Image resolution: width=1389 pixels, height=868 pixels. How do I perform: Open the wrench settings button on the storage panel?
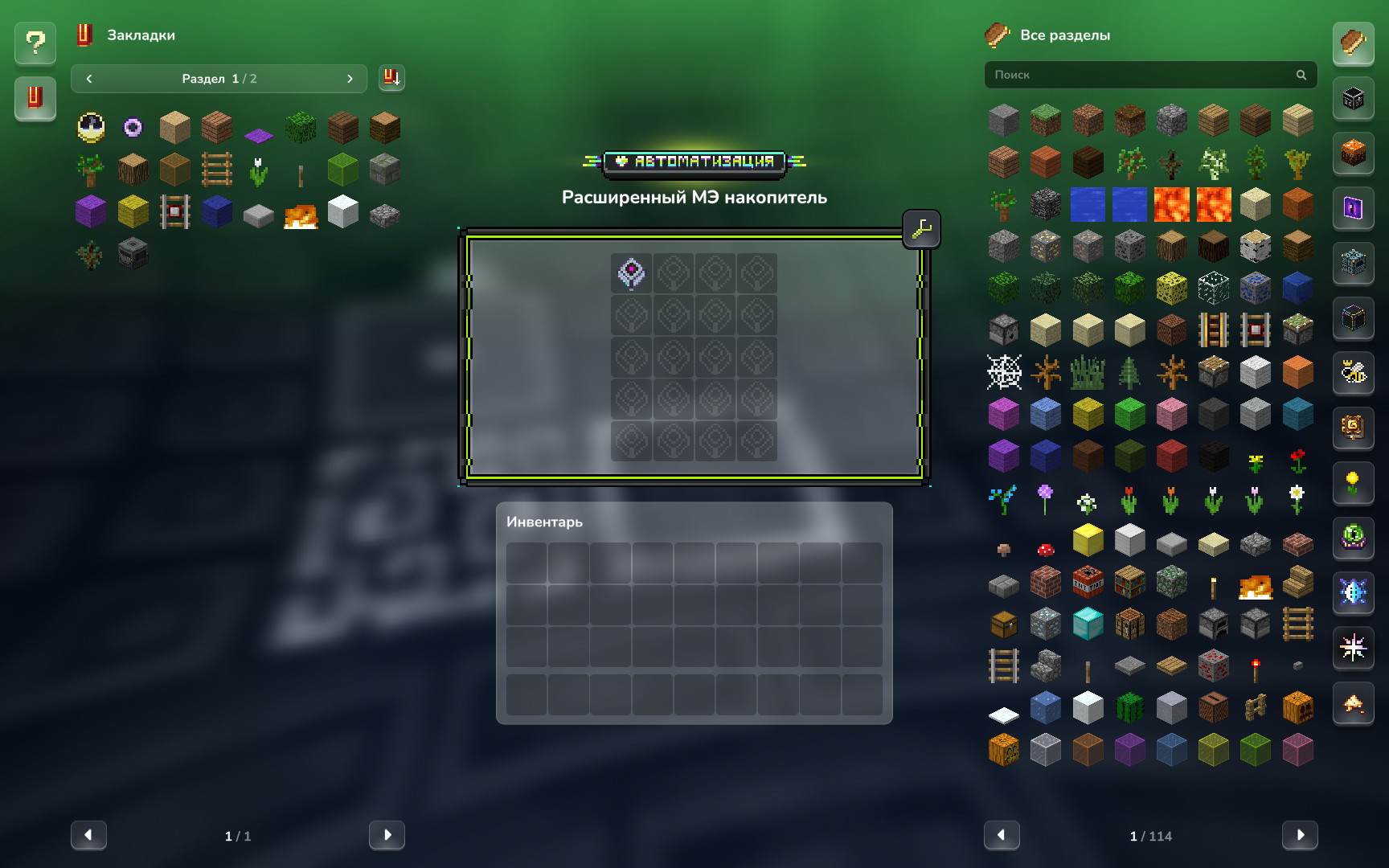click(921, 230)
